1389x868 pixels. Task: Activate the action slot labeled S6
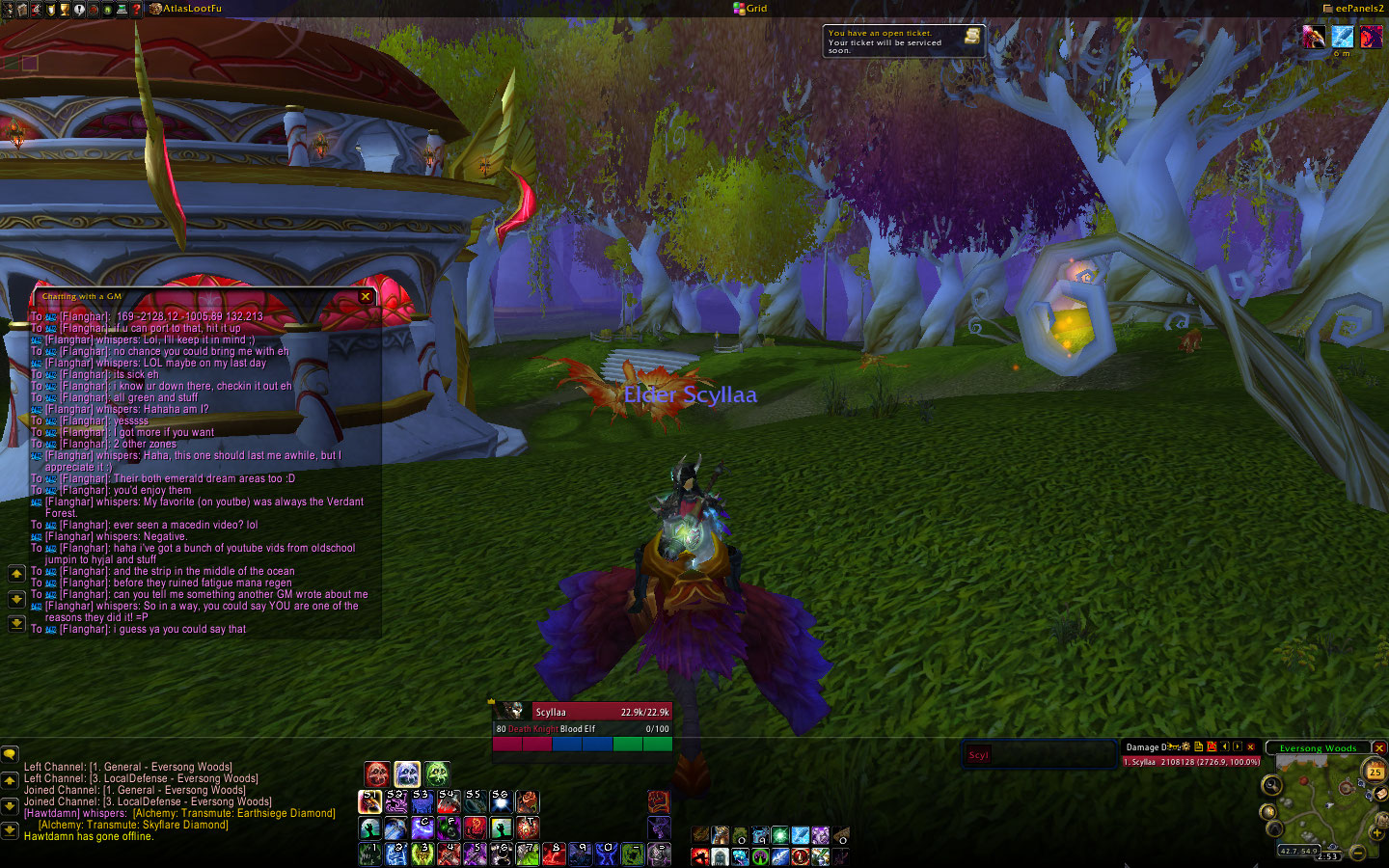501,801
